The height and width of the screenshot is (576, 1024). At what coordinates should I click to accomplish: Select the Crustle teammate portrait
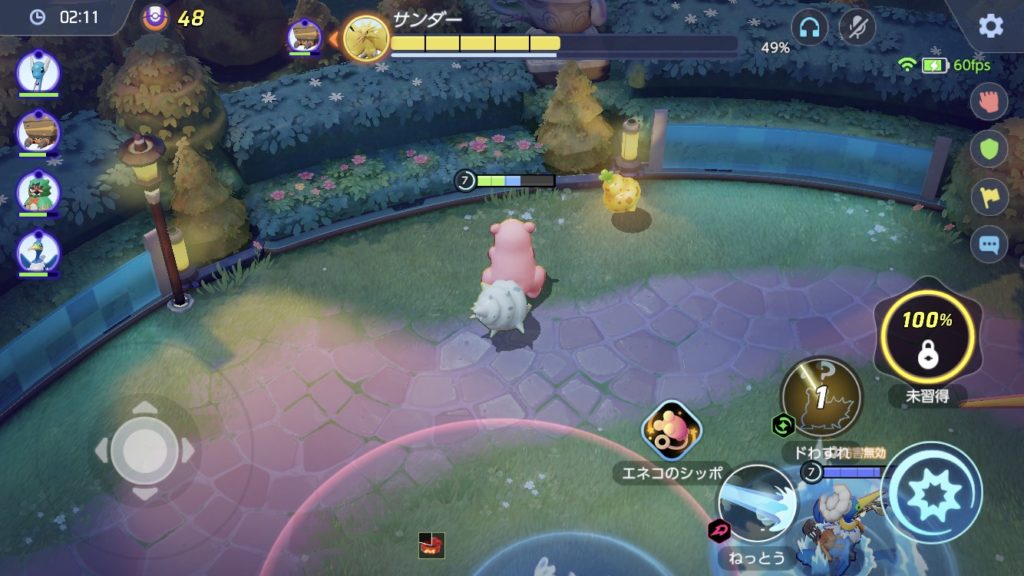[38, 131]
